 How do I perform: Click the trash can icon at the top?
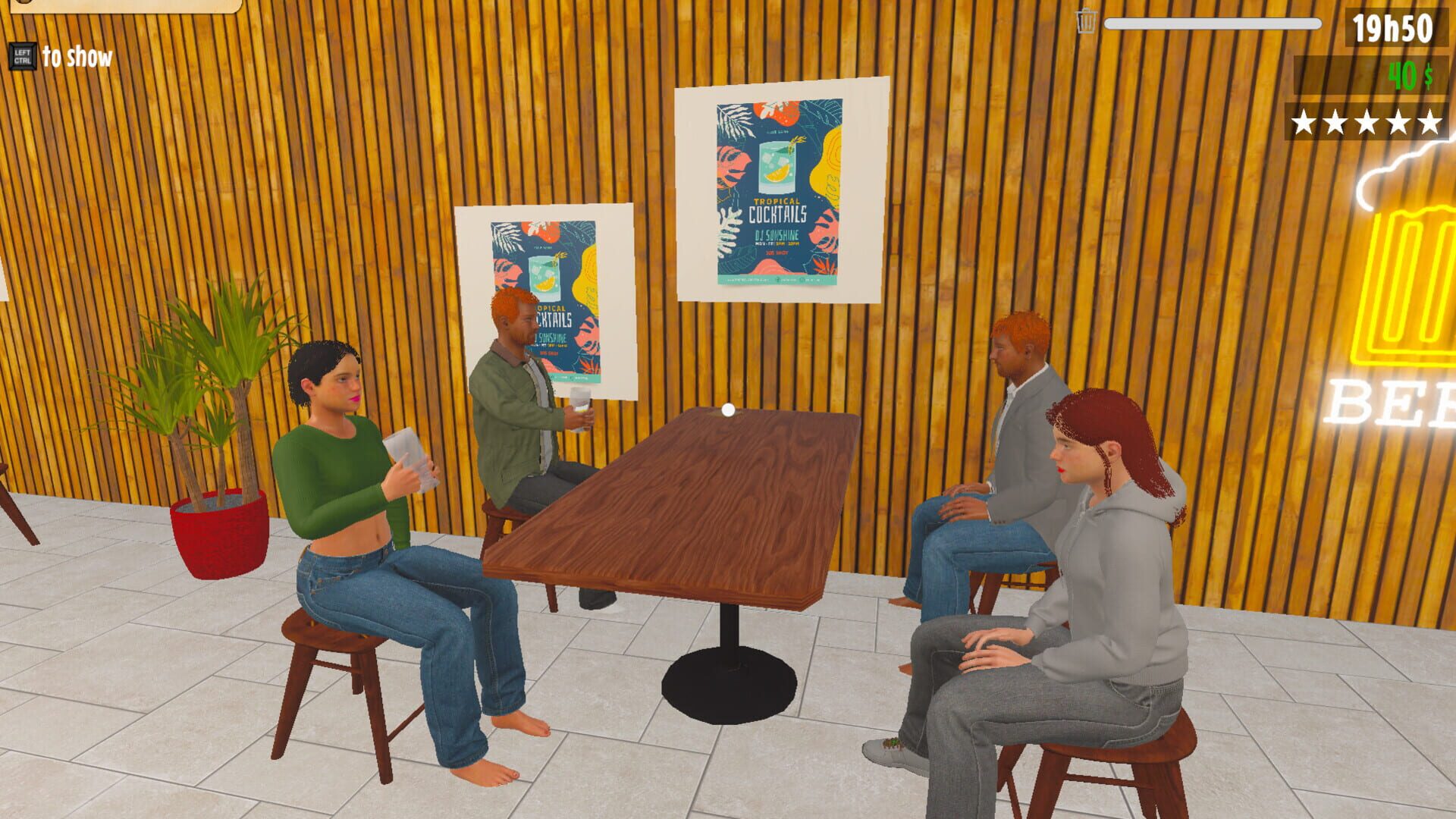1086,23
